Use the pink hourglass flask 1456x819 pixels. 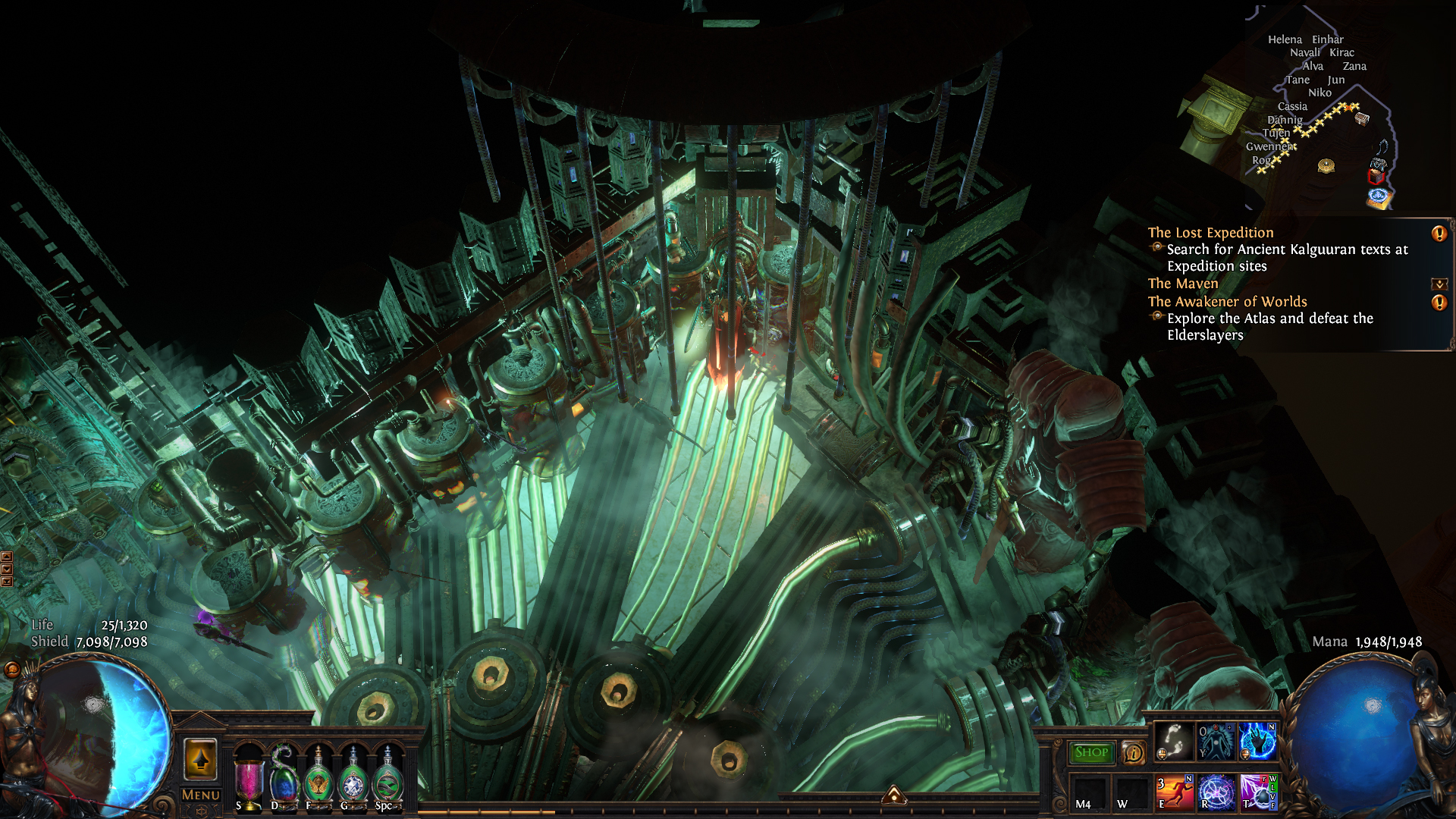248,780
